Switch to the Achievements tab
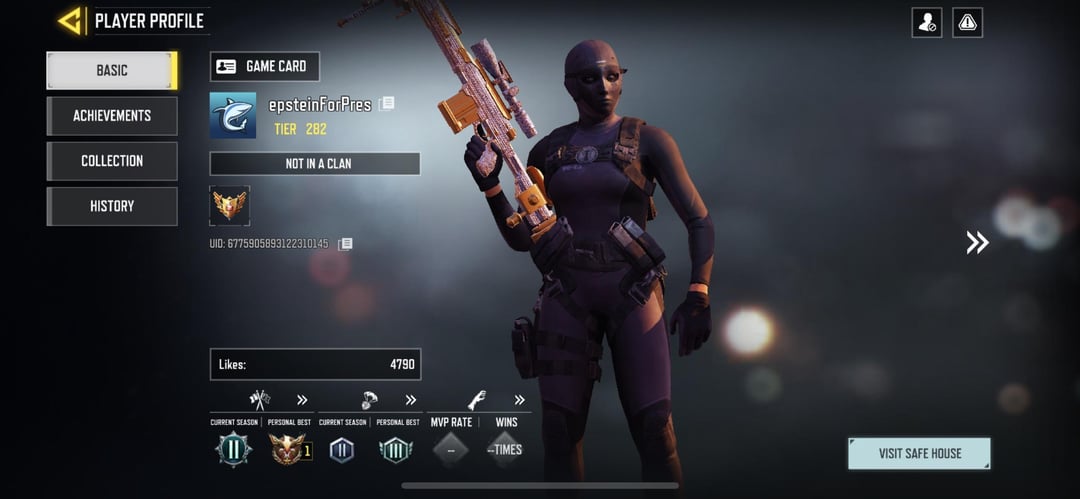 (112, 115)
